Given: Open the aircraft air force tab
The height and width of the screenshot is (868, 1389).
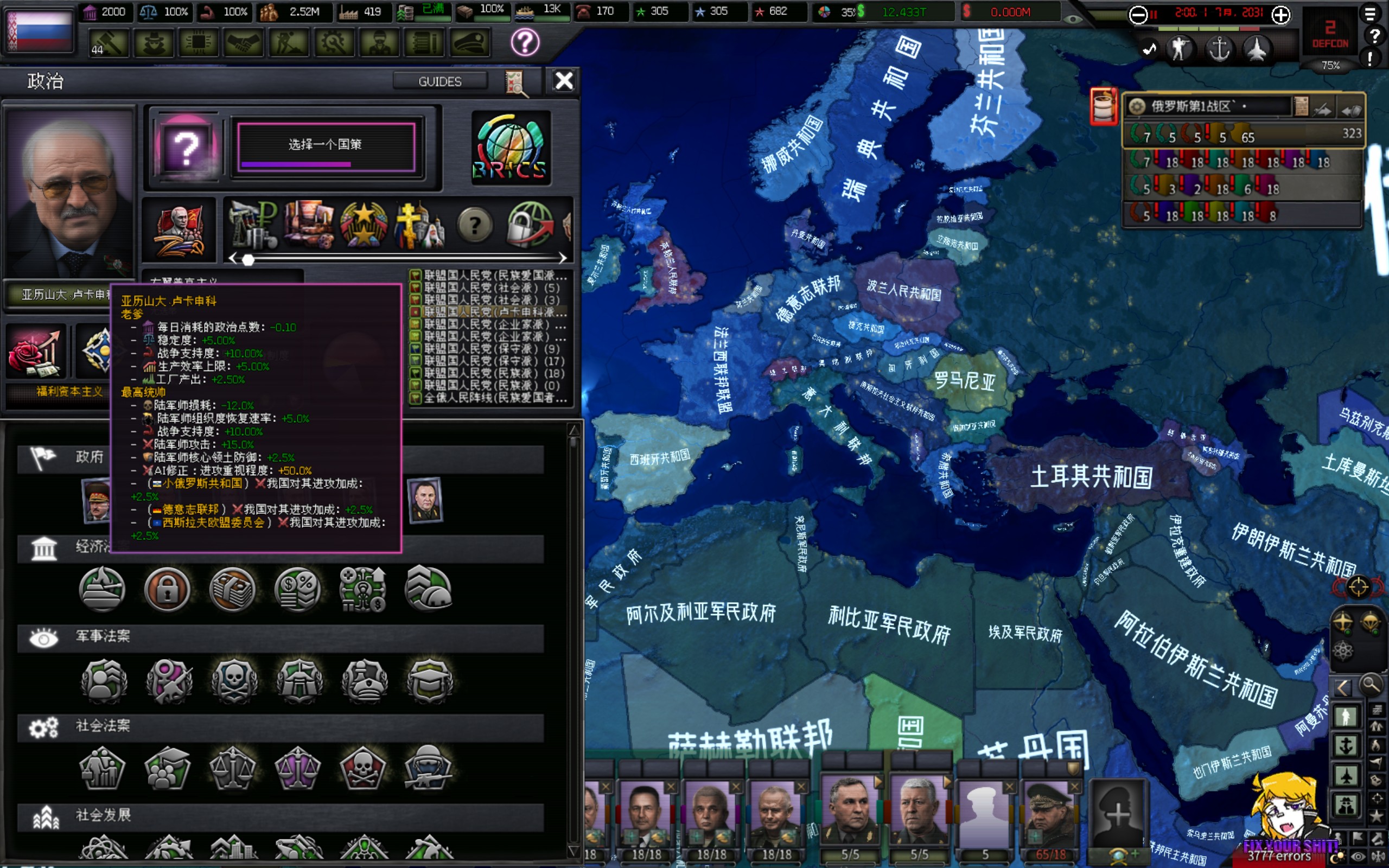Looking at the screenshot, I should click(x=1257, y=49).
